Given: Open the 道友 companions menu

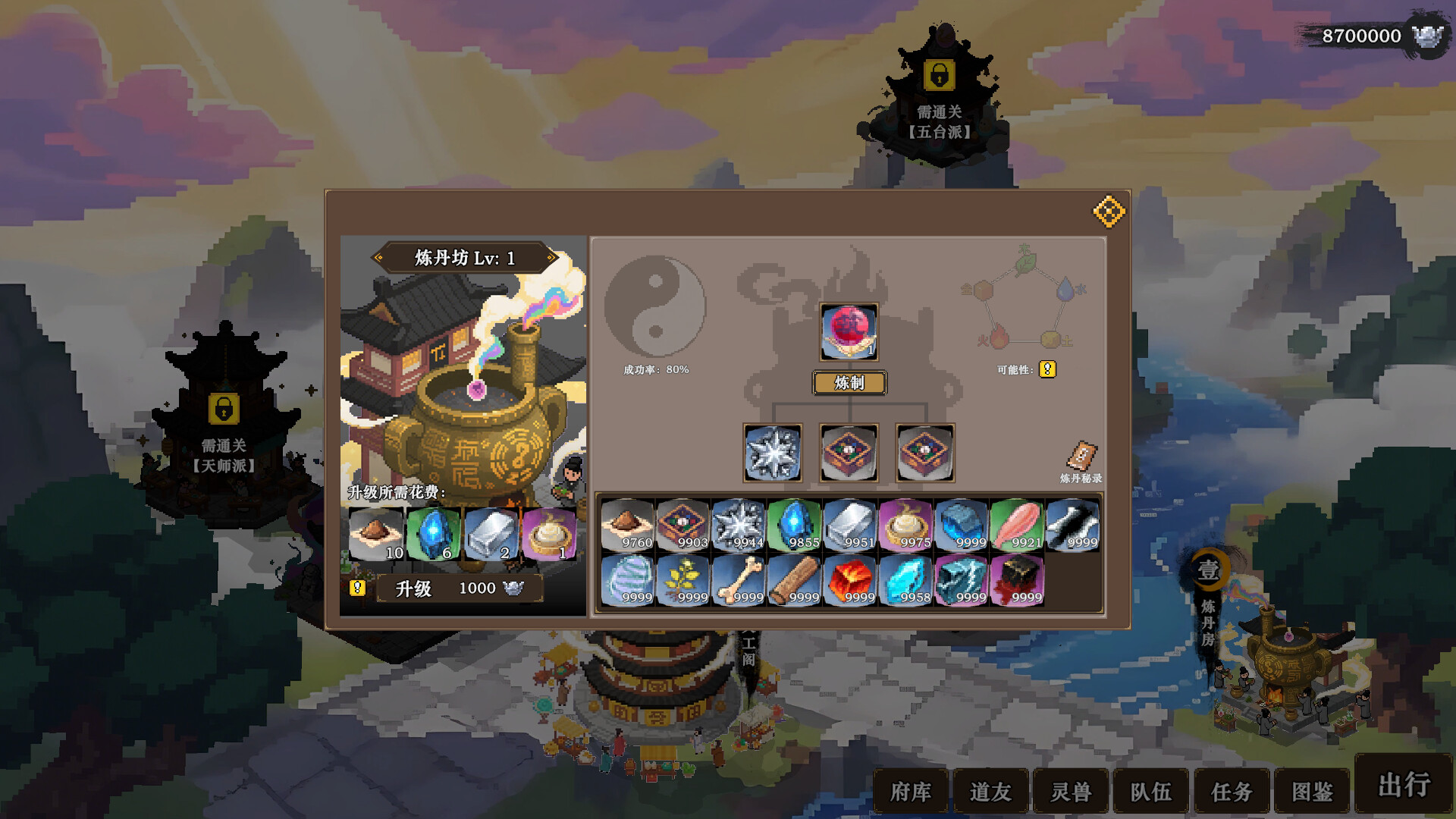Looking at the screenshot, I should click(x=990, y=792).
